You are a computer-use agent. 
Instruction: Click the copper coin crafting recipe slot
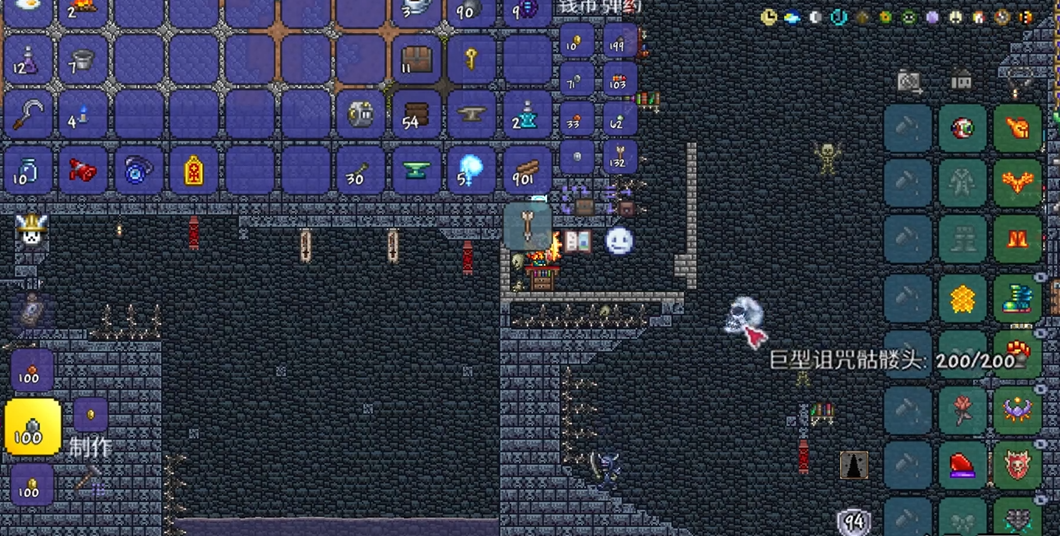[32, 371]
